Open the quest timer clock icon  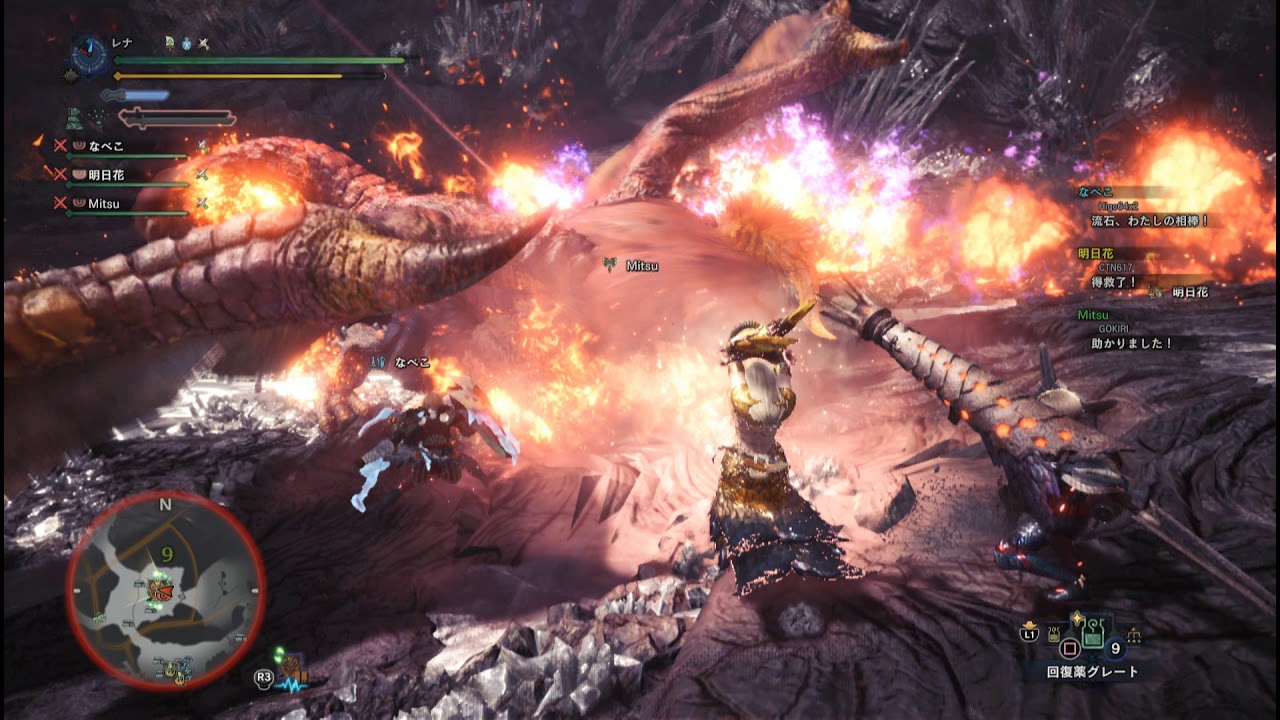coord(90,56)
